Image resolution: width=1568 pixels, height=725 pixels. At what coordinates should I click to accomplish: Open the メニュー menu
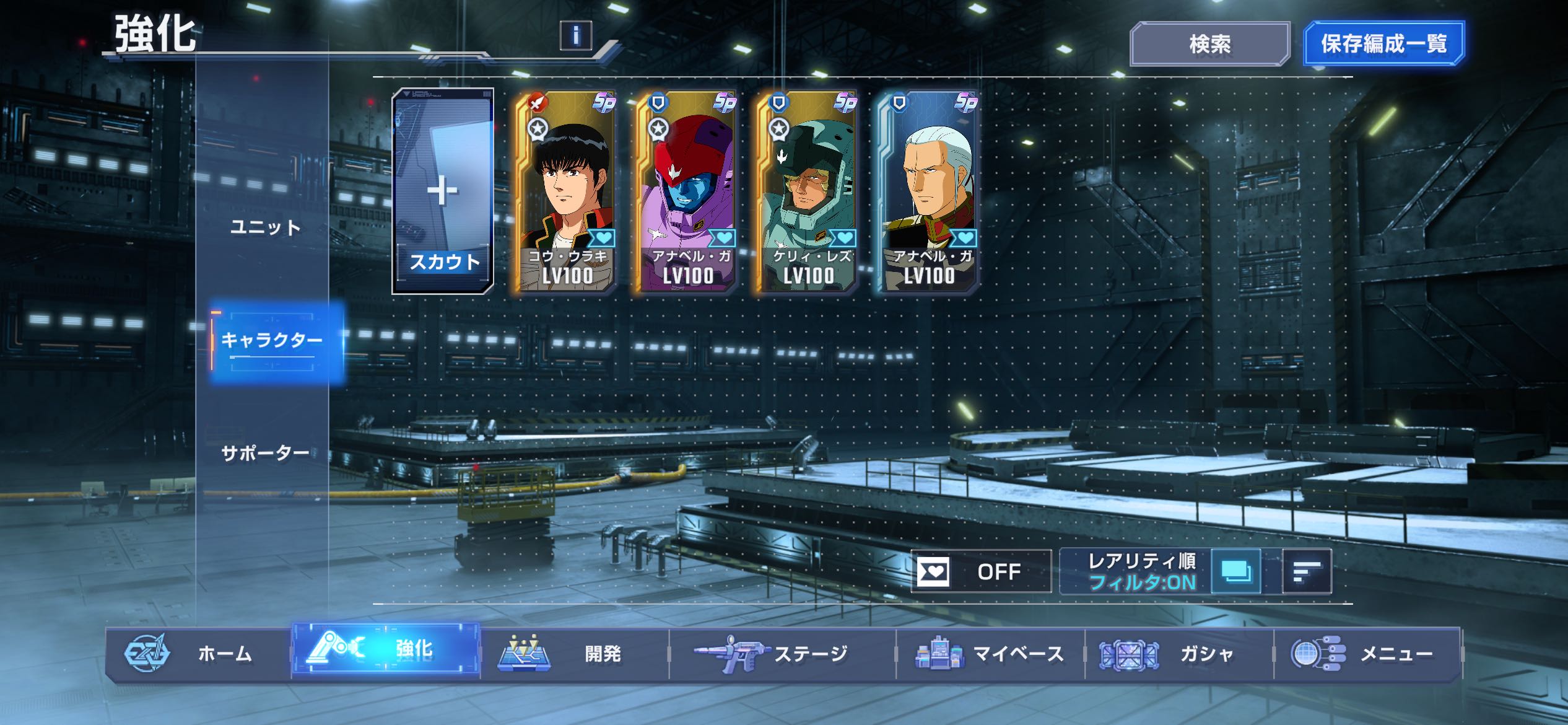click(x=1367, y=654)
